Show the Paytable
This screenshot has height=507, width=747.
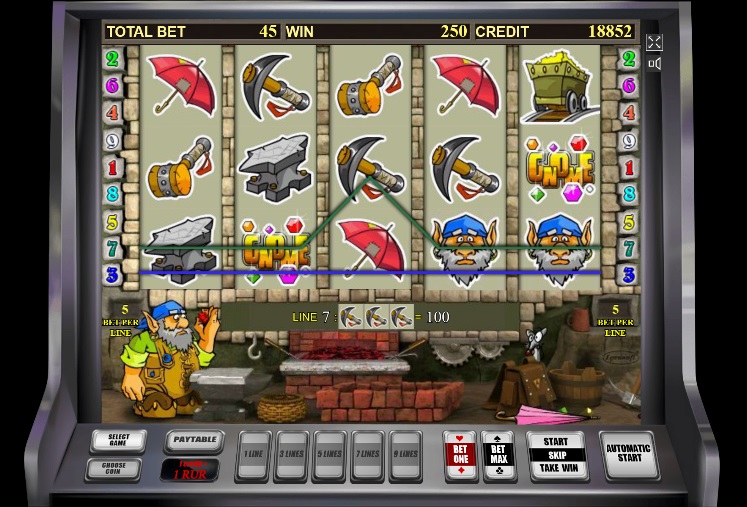(x=193, y=441)
